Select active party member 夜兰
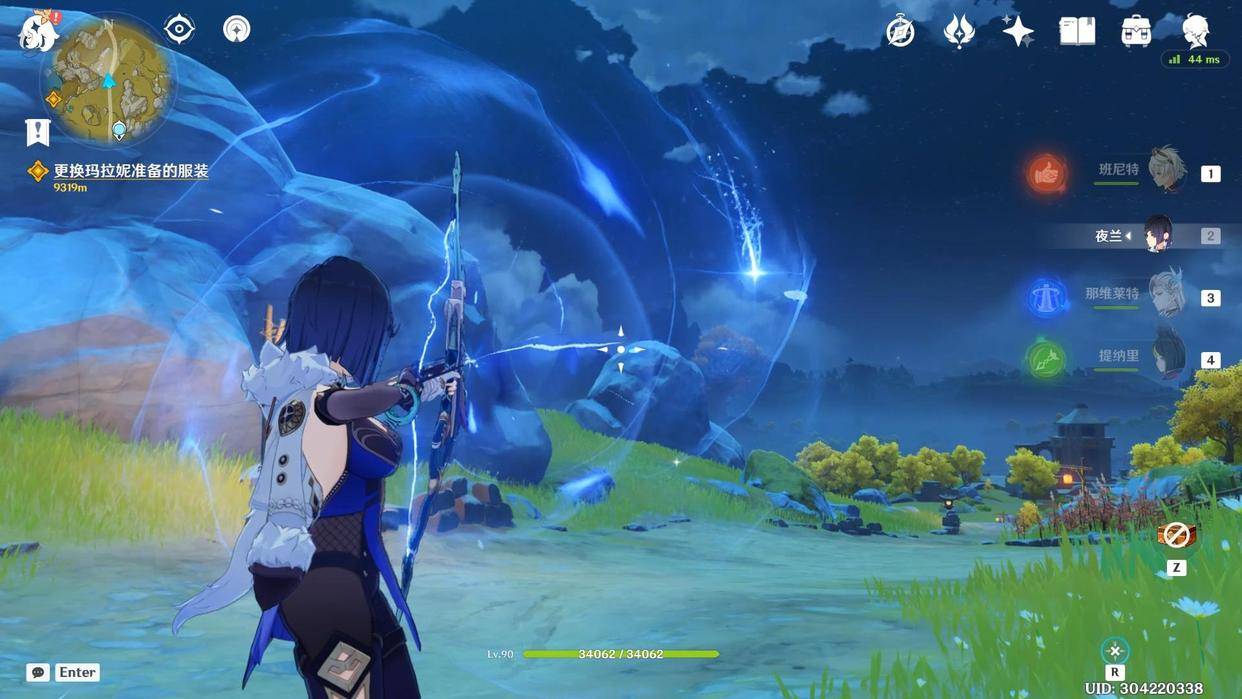This screenshot has height=699, width=1242. [1158, 235]
